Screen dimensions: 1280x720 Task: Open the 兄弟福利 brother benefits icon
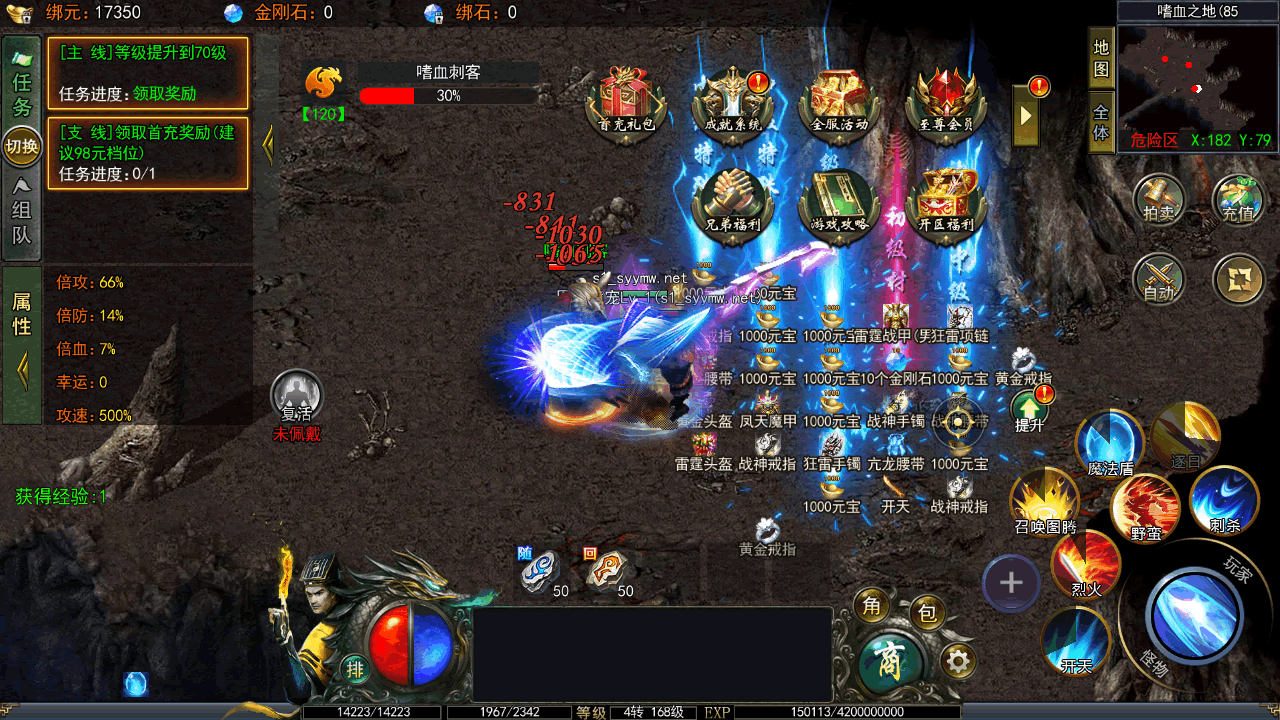point(733,200)
